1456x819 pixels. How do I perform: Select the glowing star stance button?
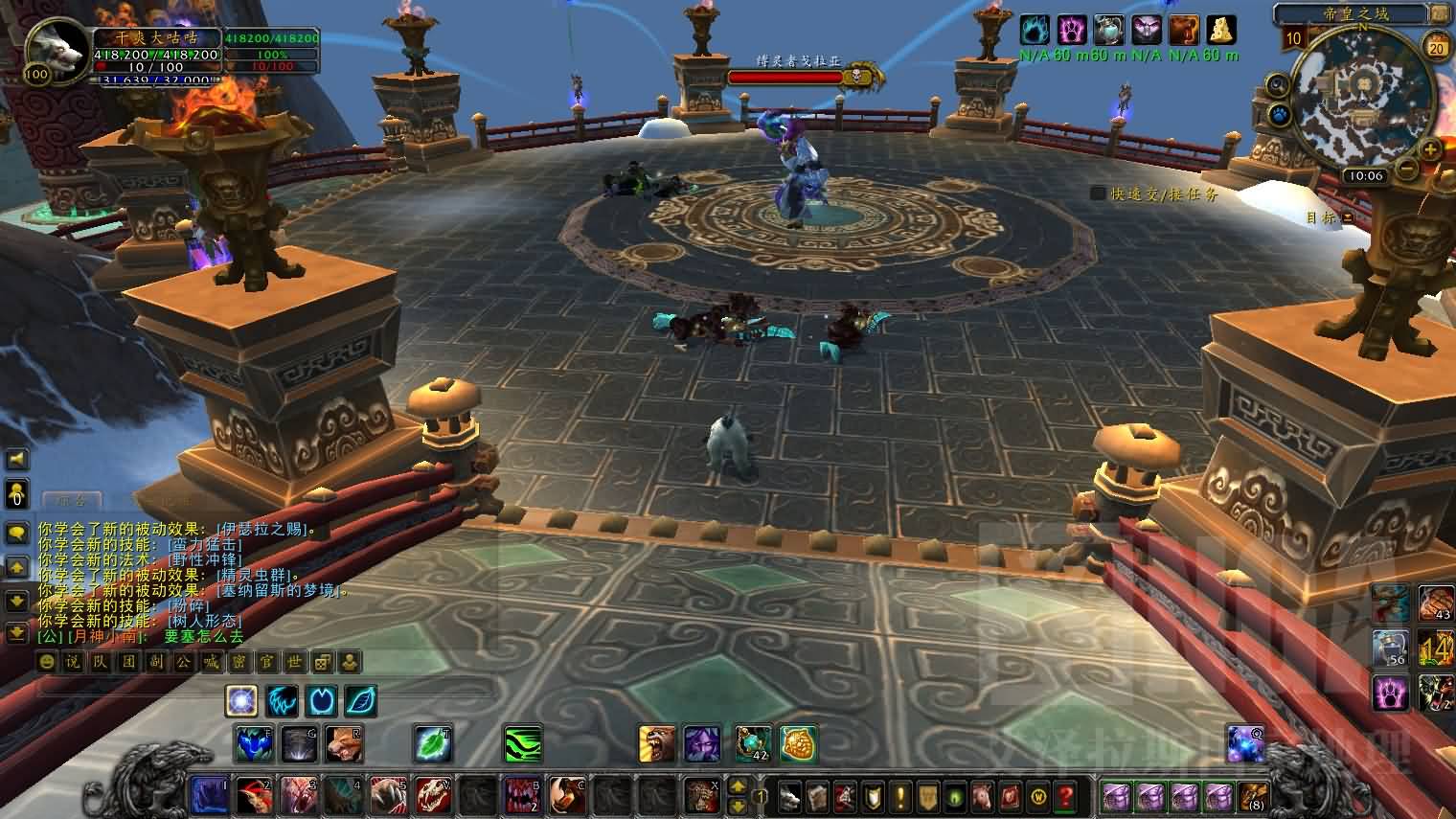[241, 701]
